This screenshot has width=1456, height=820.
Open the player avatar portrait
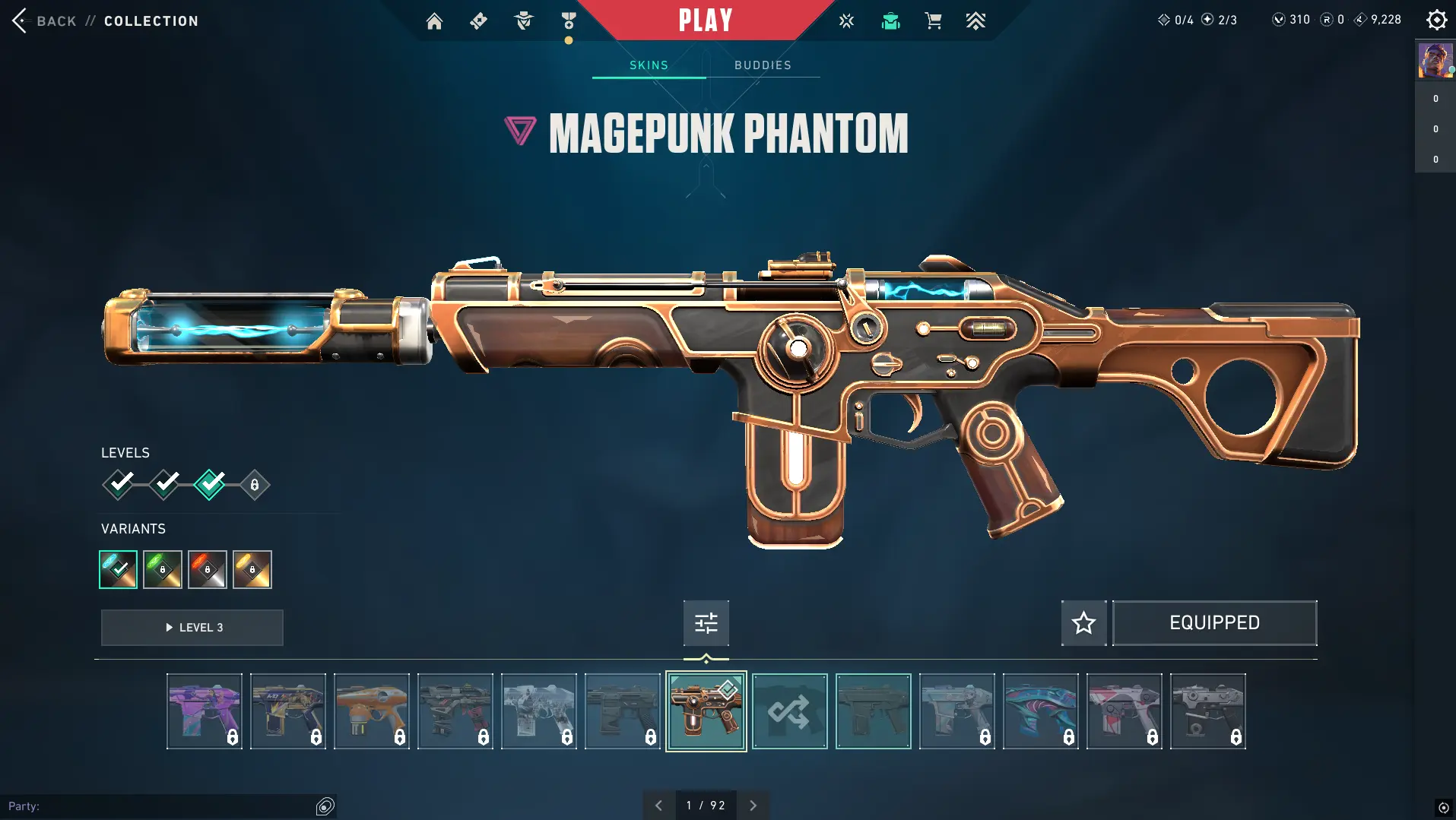[x=1435, y=61]
